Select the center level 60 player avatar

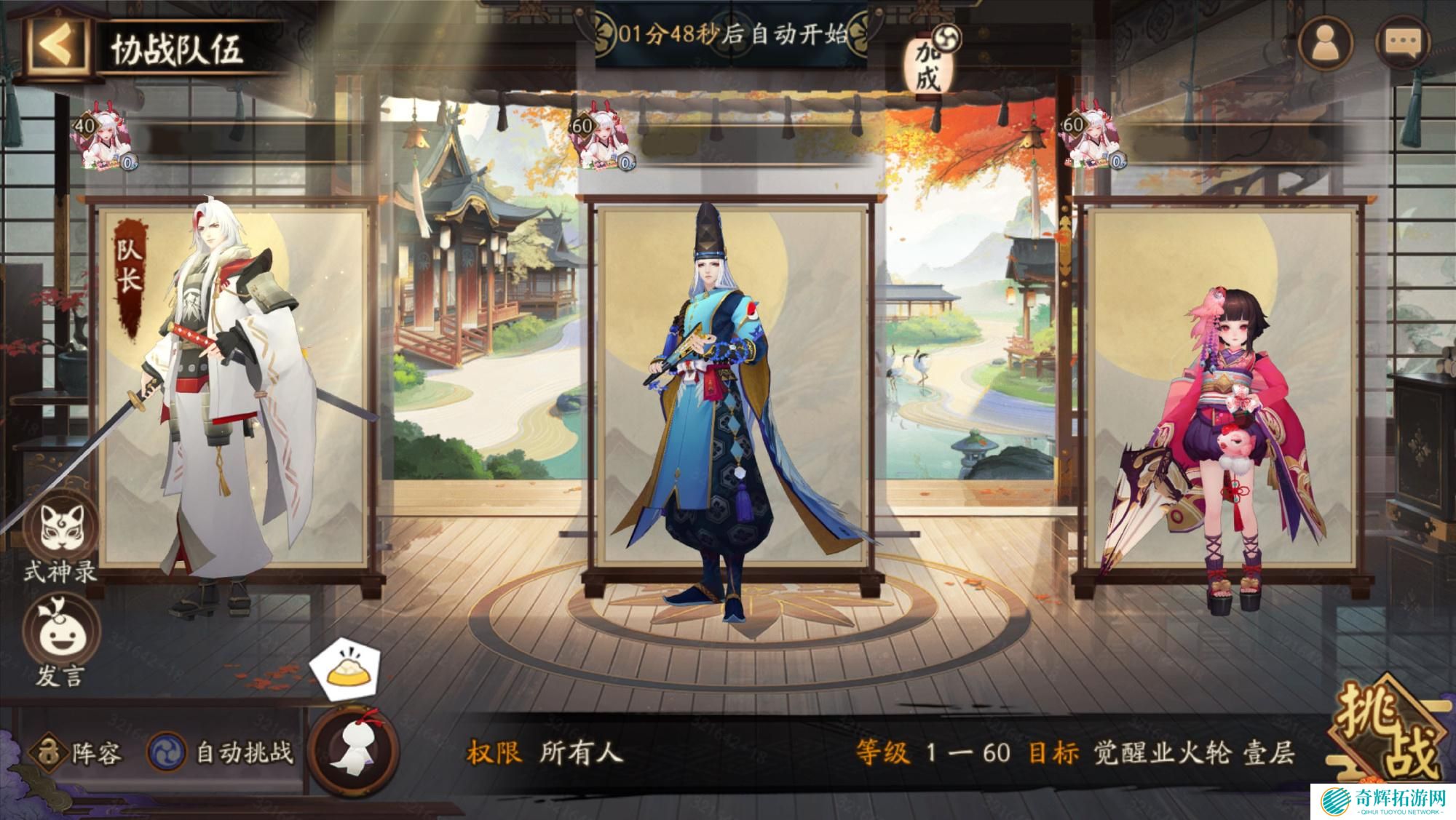tap(604, 142)
